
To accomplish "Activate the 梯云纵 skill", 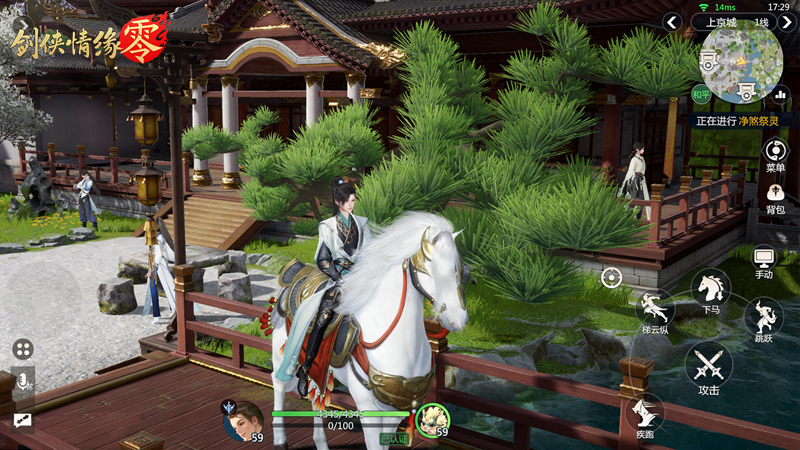I will click(654, 310).
